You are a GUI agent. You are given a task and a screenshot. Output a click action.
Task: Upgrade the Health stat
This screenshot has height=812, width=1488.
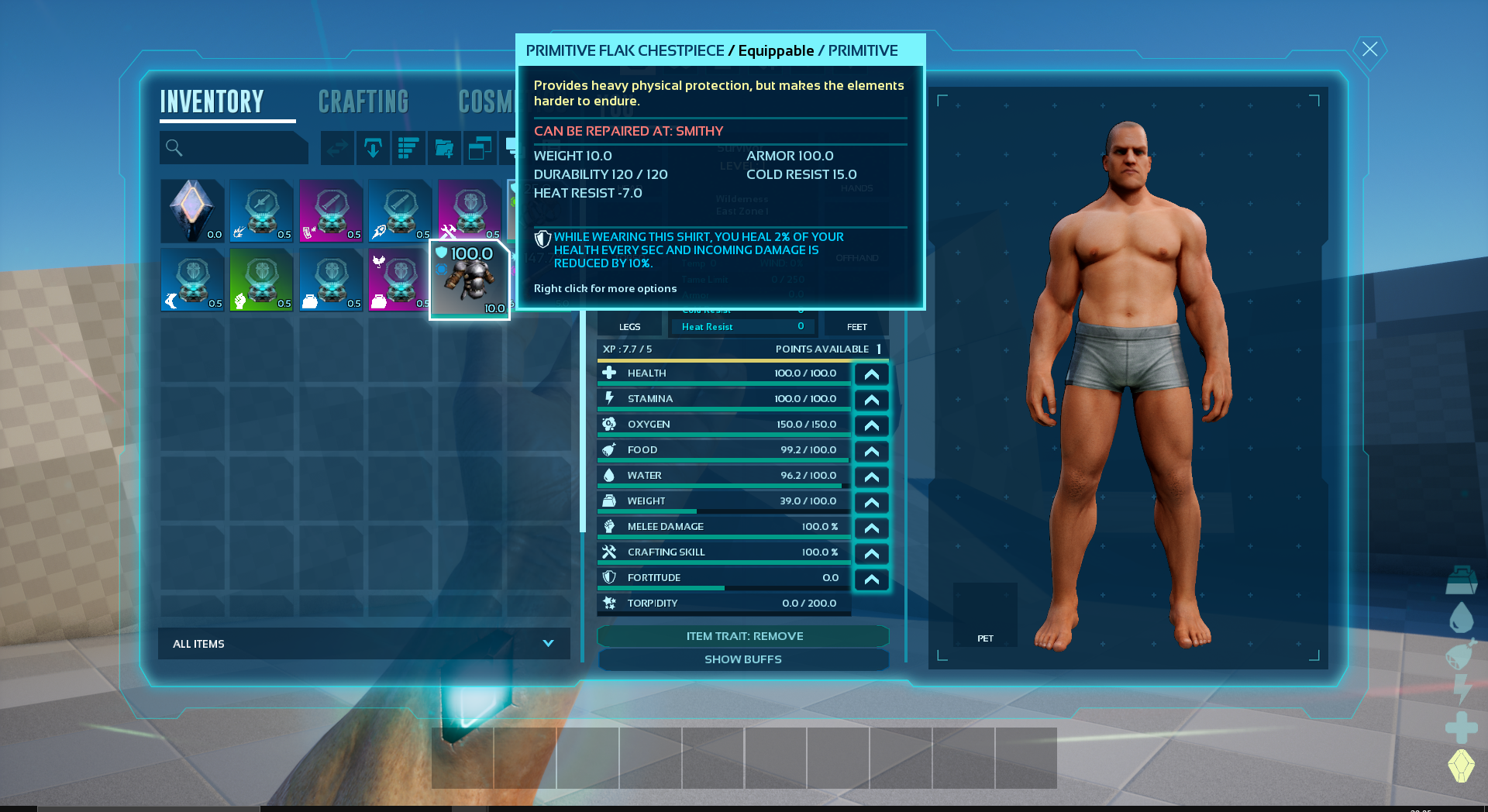[x=871, y=374]
